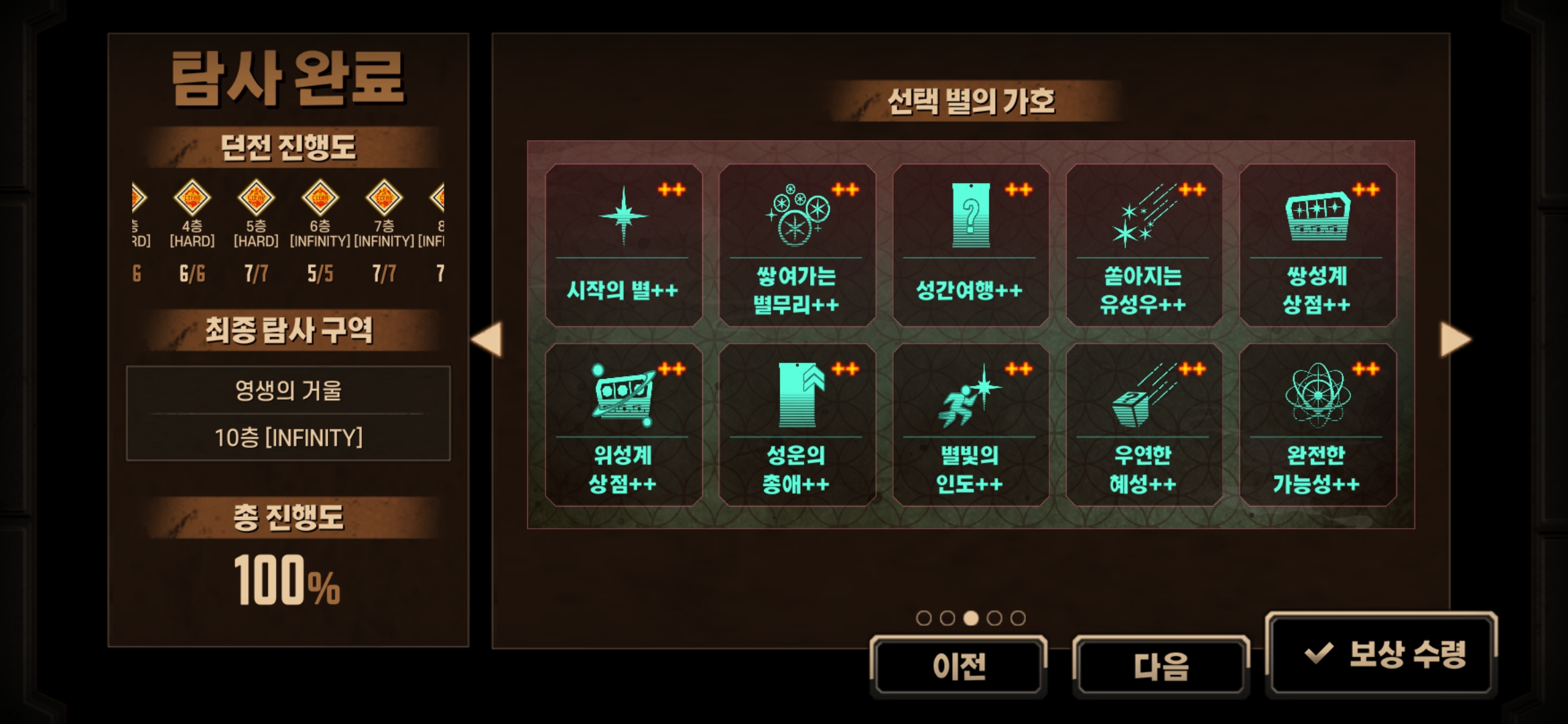
Task: Choose the 위성계 상점++ blessing
Action: coord(623,425)
